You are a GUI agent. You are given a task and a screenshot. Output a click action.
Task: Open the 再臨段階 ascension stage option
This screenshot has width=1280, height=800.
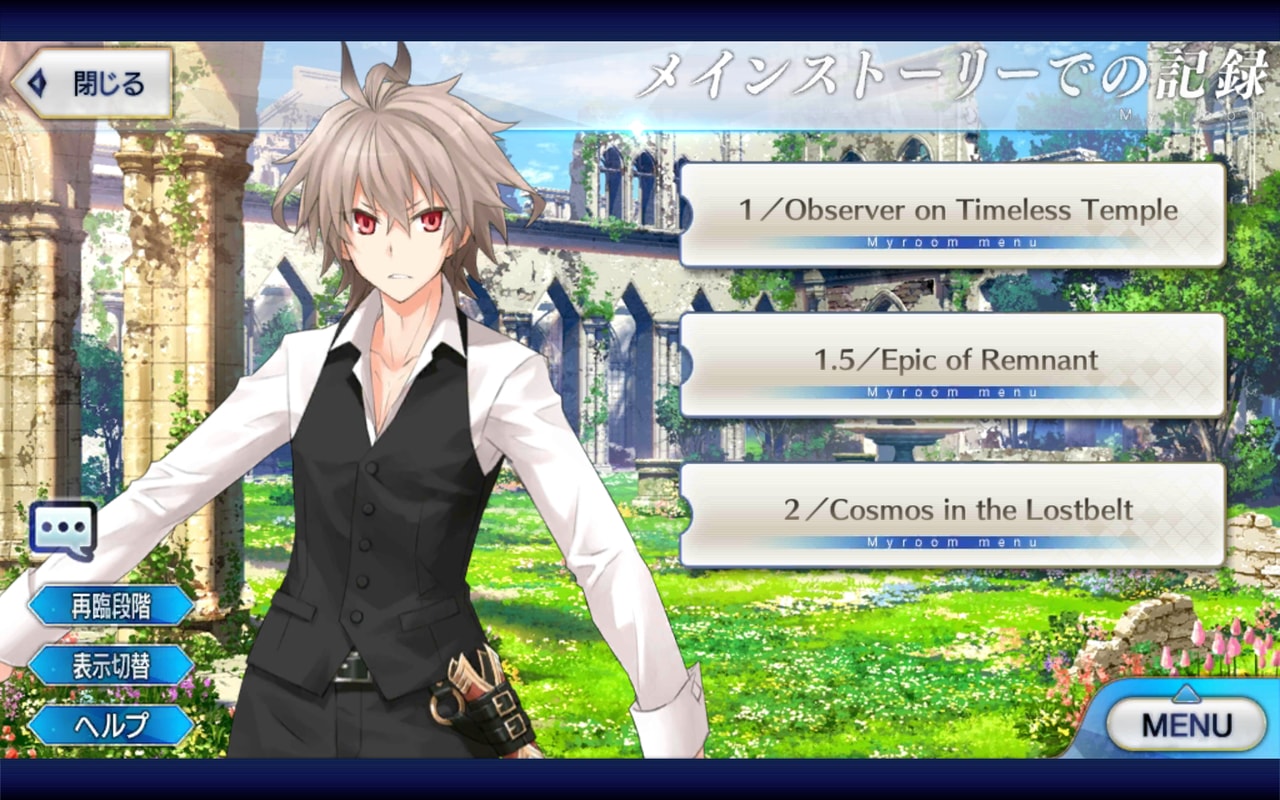111,606
